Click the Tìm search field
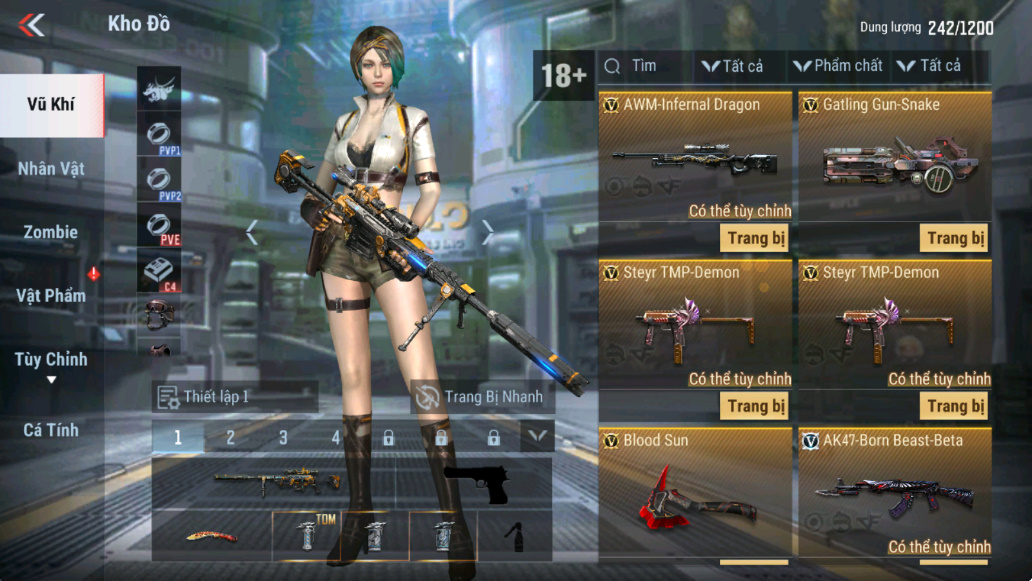Screen dimensions: 1032x581 coord(645,66)
